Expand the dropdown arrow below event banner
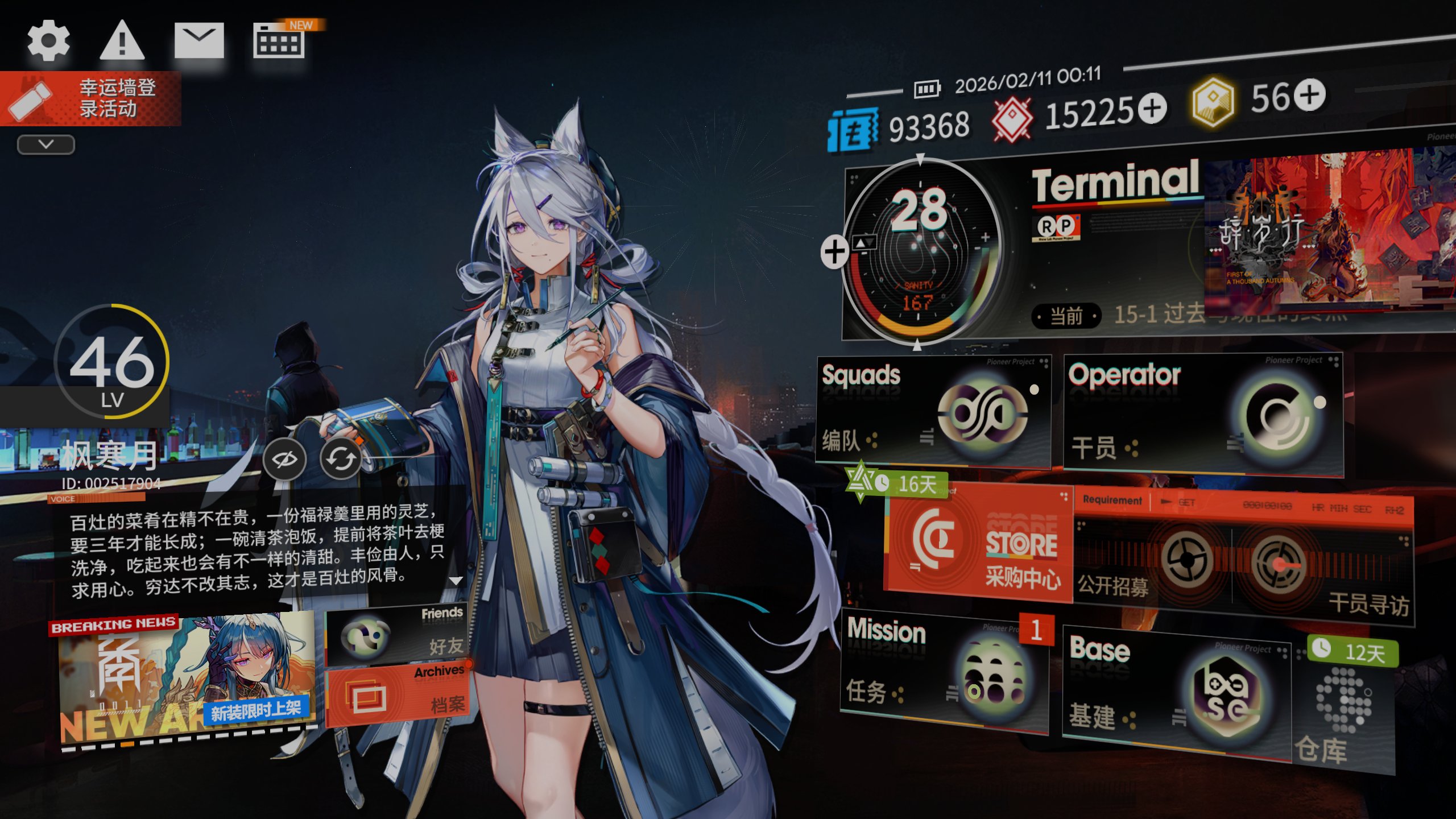The width and height of the screenshot is (1456, 819). pos(46,144)
